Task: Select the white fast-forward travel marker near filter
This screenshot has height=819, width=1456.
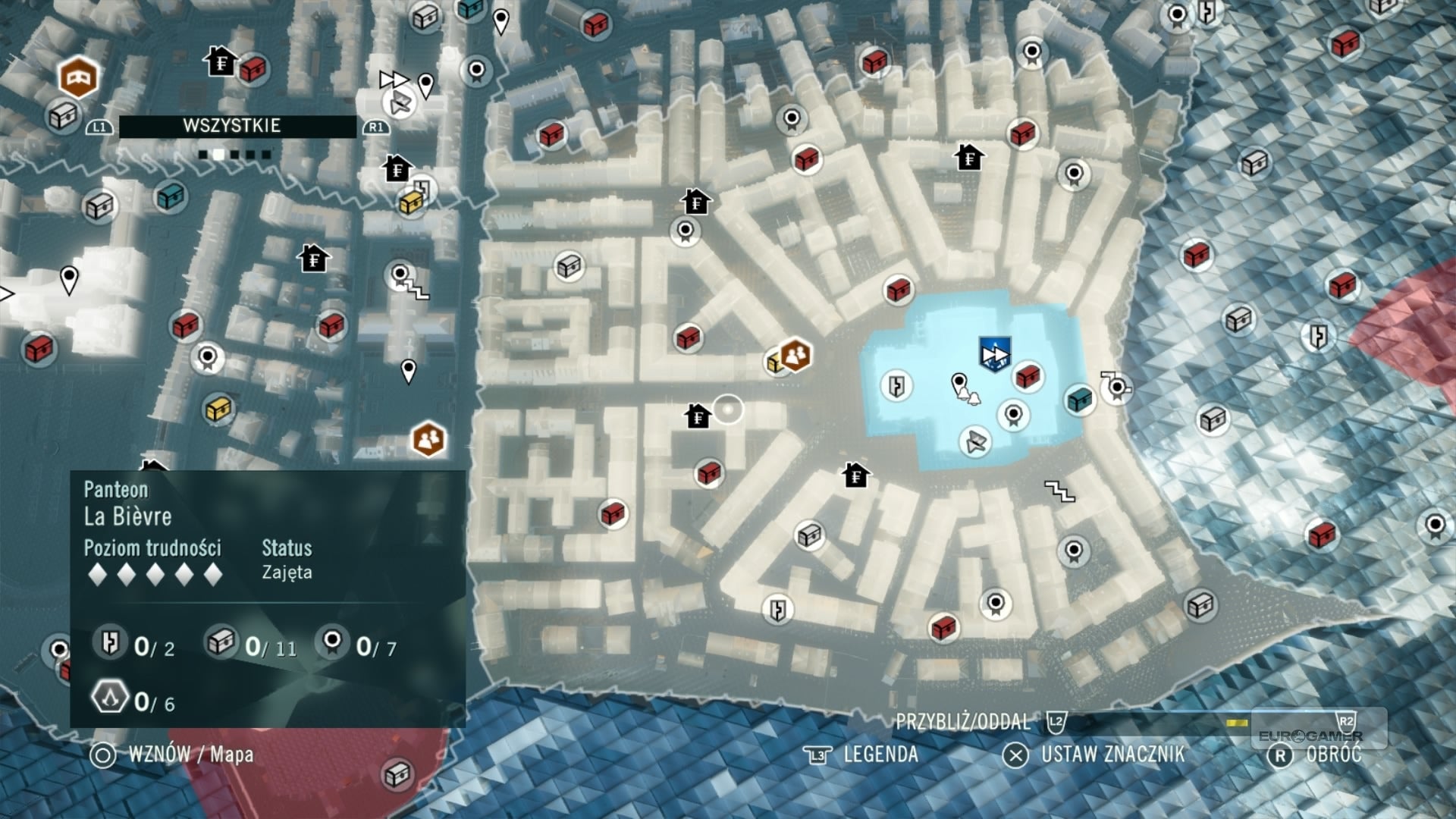Action: coord(394,79)
